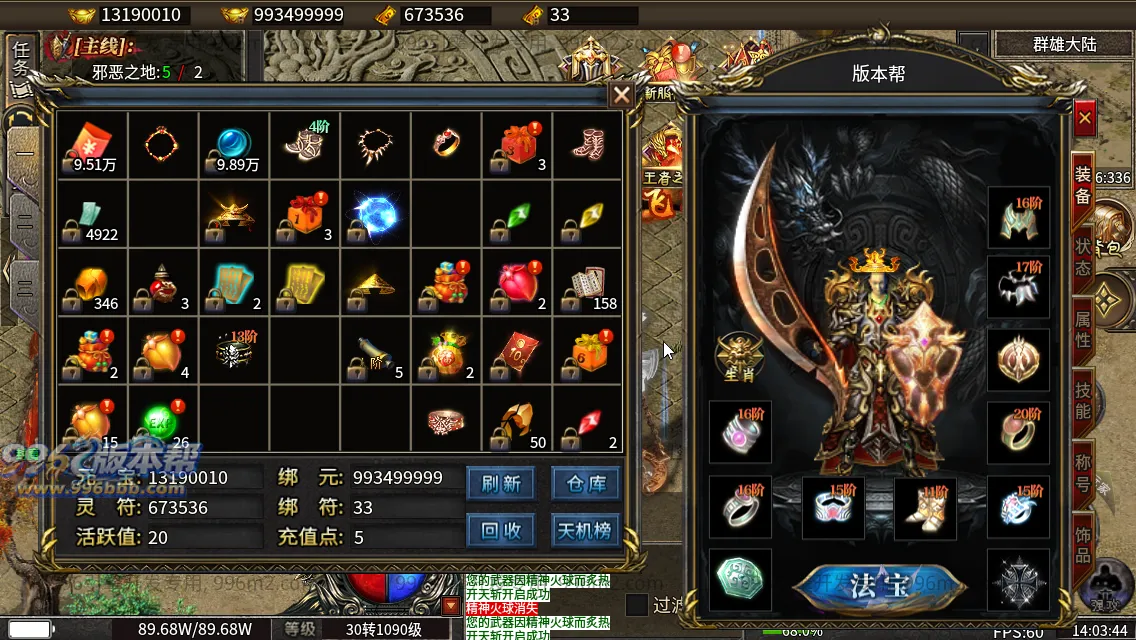Choose the skill book stack of 158

[588, 283]
